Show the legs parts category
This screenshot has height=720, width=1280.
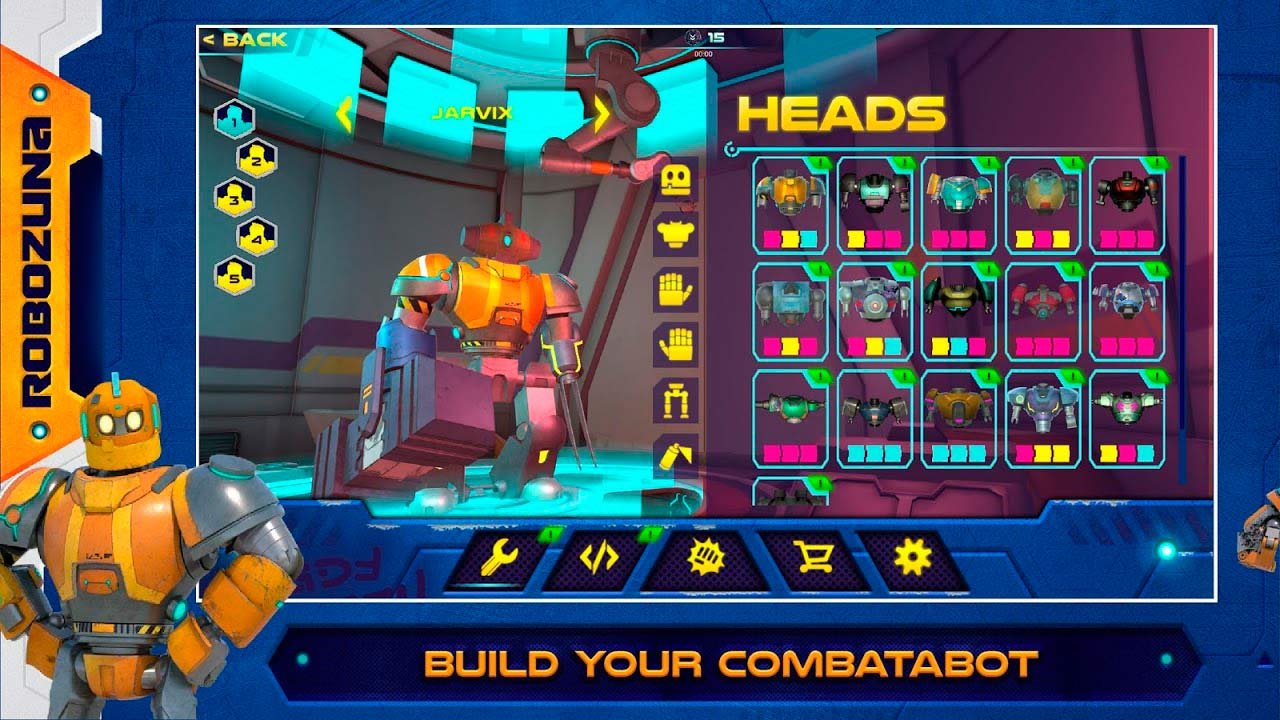click(677, 401)
